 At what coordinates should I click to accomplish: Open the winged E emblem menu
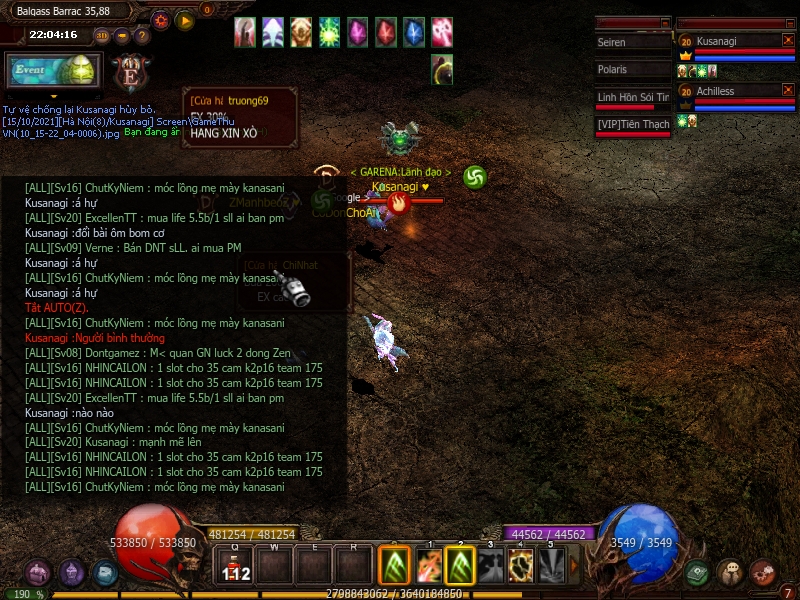click(x=129, y=73)
